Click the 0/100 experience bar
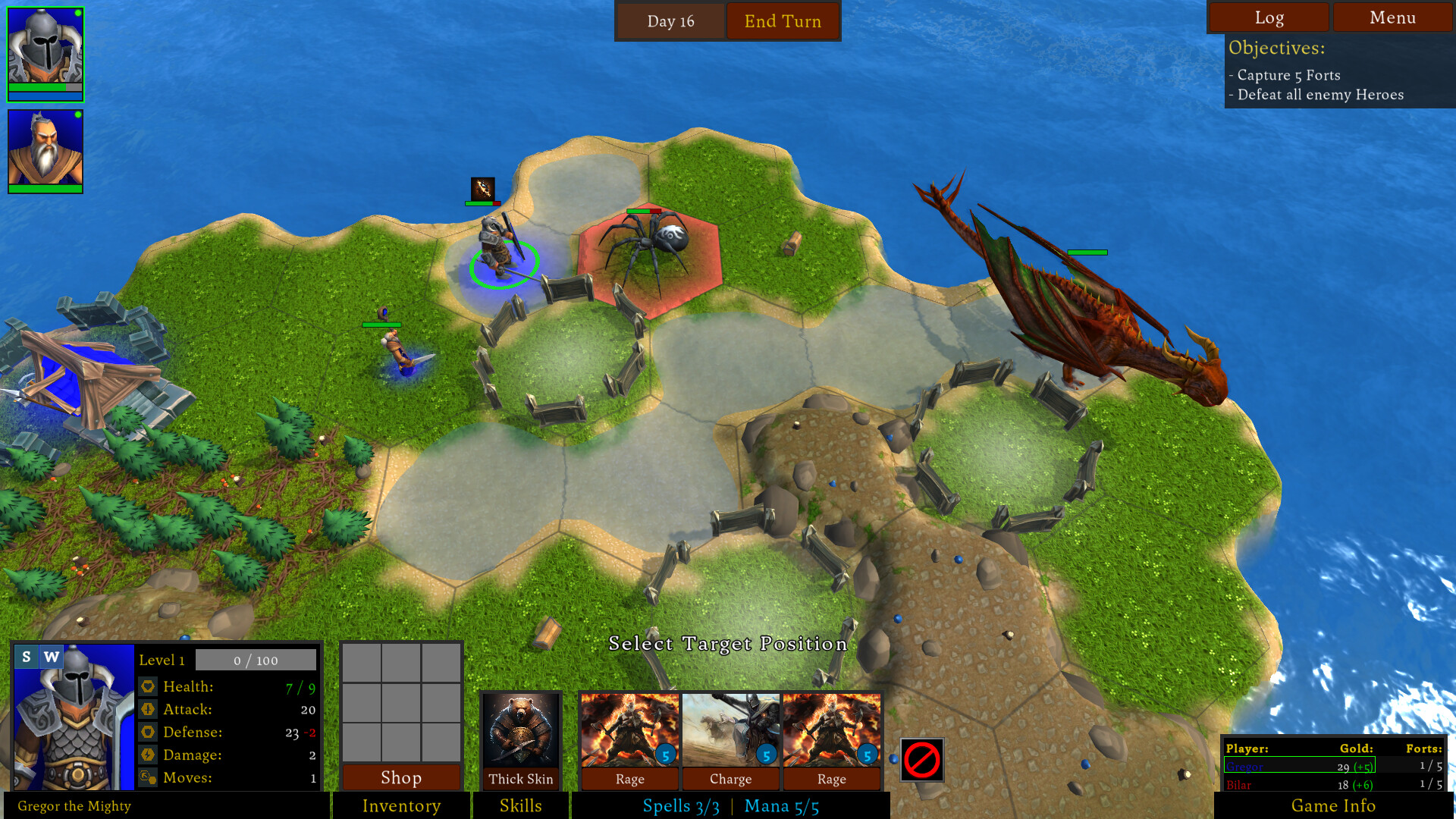1456x819 pixels. coord(256,660)
